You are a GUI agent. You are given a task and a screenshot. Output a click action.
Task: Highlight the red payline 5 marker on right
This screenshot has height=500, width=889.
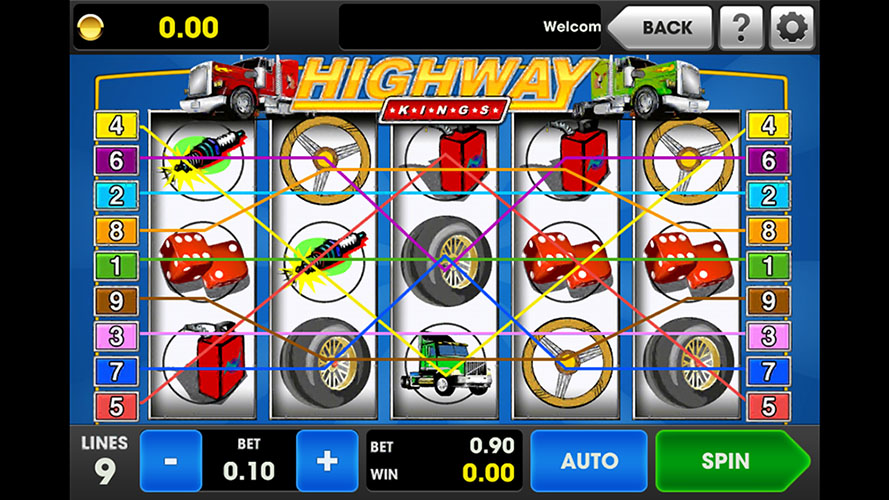tap(769, 407)
